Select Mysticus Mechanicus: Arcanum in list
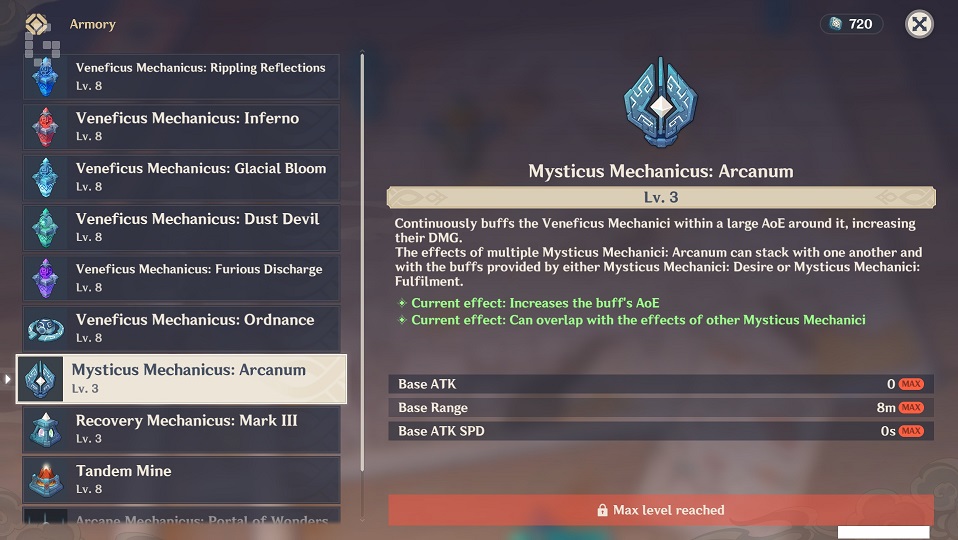Image resolution: width=958 pixels, height=540 pixels. pos(181,379)
